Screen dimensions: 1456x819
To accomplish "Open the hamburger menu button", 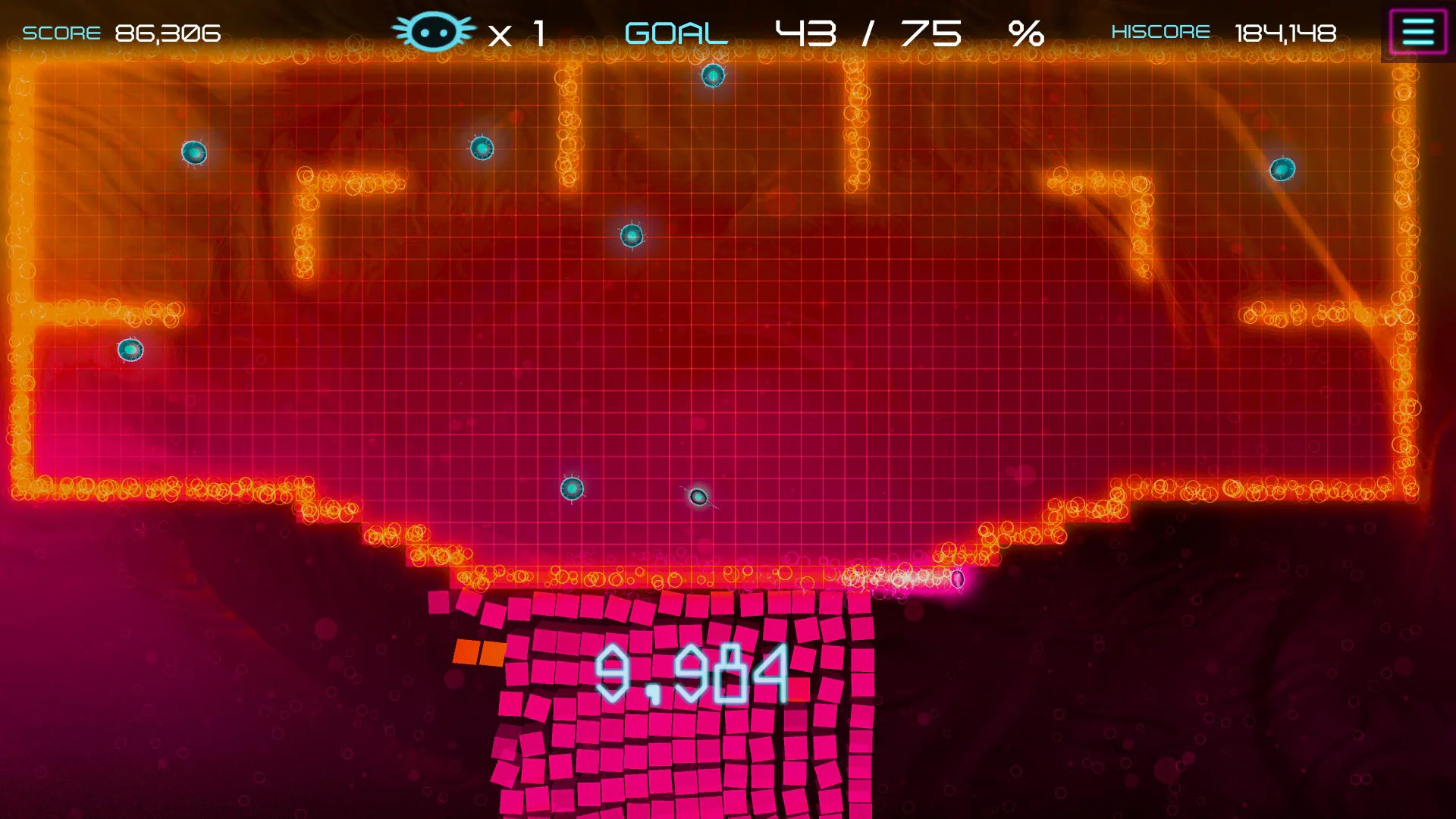I will (1419, 29).
